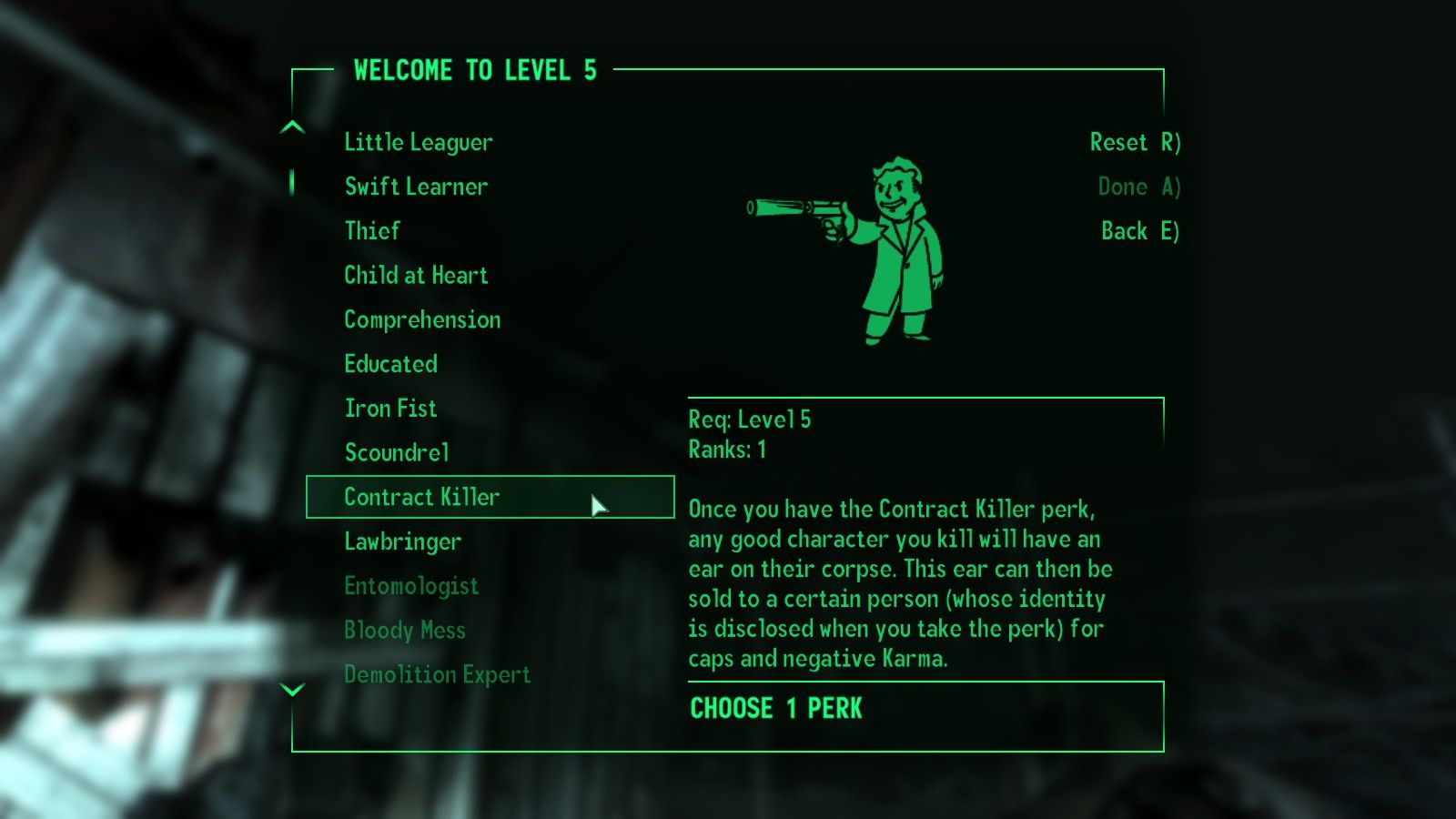The height and width of the screenshot is (819, 1456).
Task: Pick the Scoundrel perk
Action: pyautogui.click(x=396, y=452)
